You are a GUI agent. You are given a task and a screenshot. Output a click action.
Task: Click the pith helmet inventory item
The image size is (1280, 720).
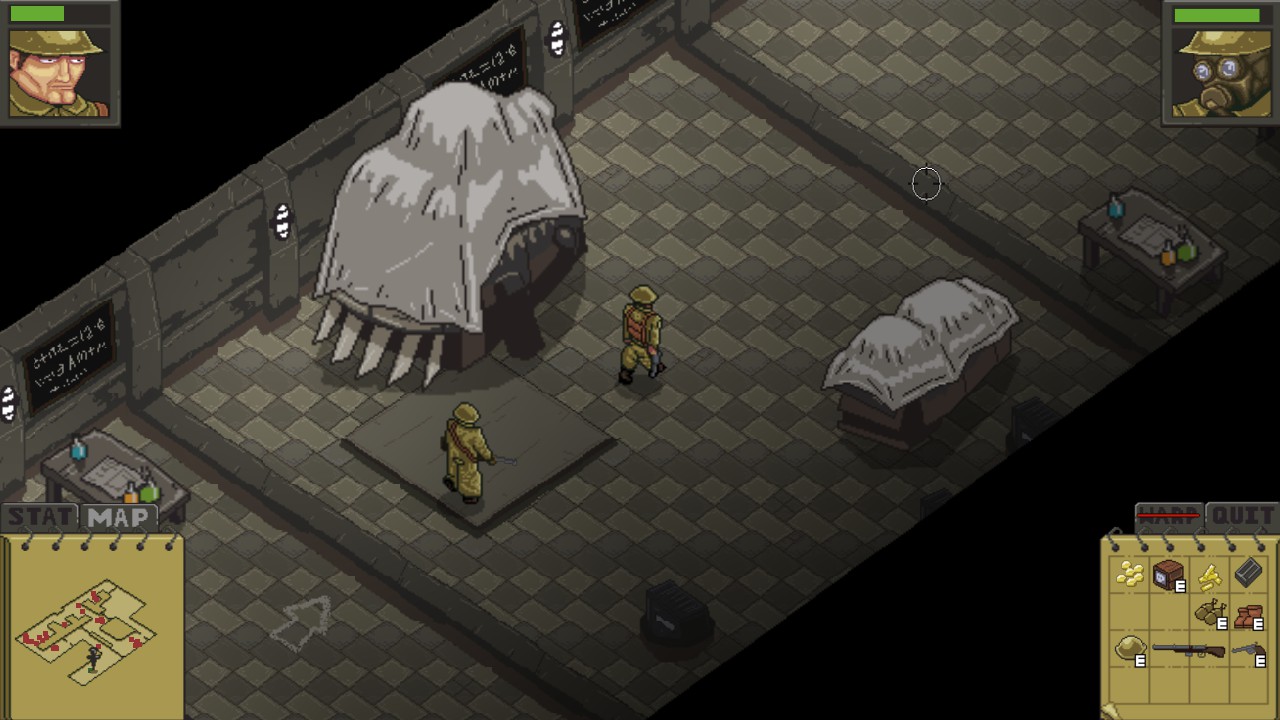coord(1130,645)
